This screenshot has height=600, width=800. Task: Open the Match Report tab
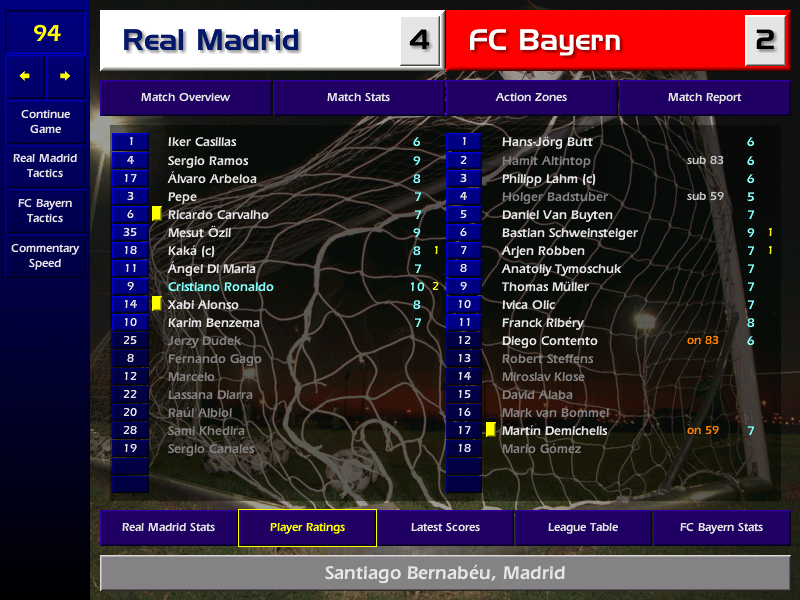click(704, 98)
